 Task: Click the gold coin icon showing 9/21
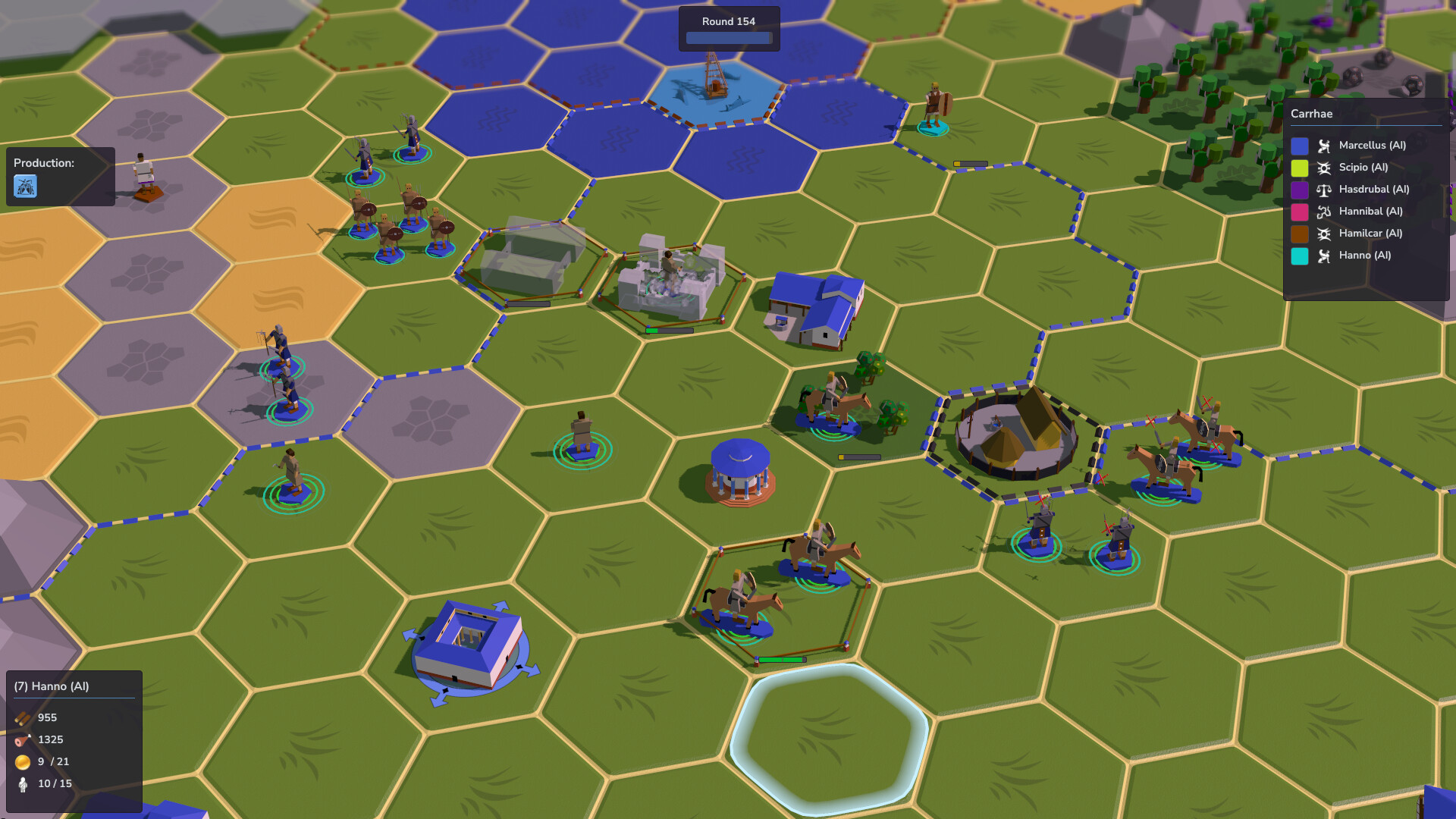(x=22, y=761)
